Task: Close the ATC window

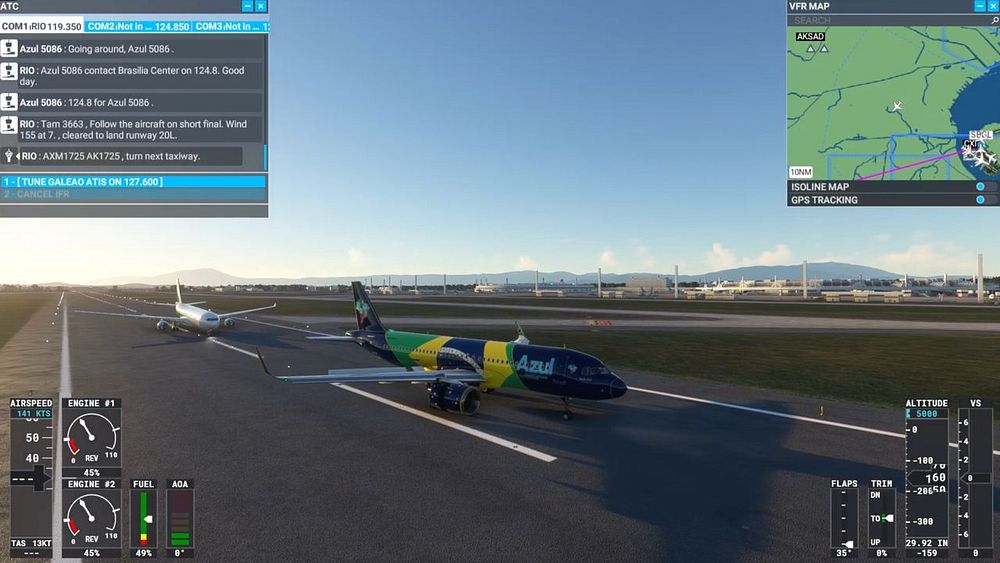Action: coord(261,6)
